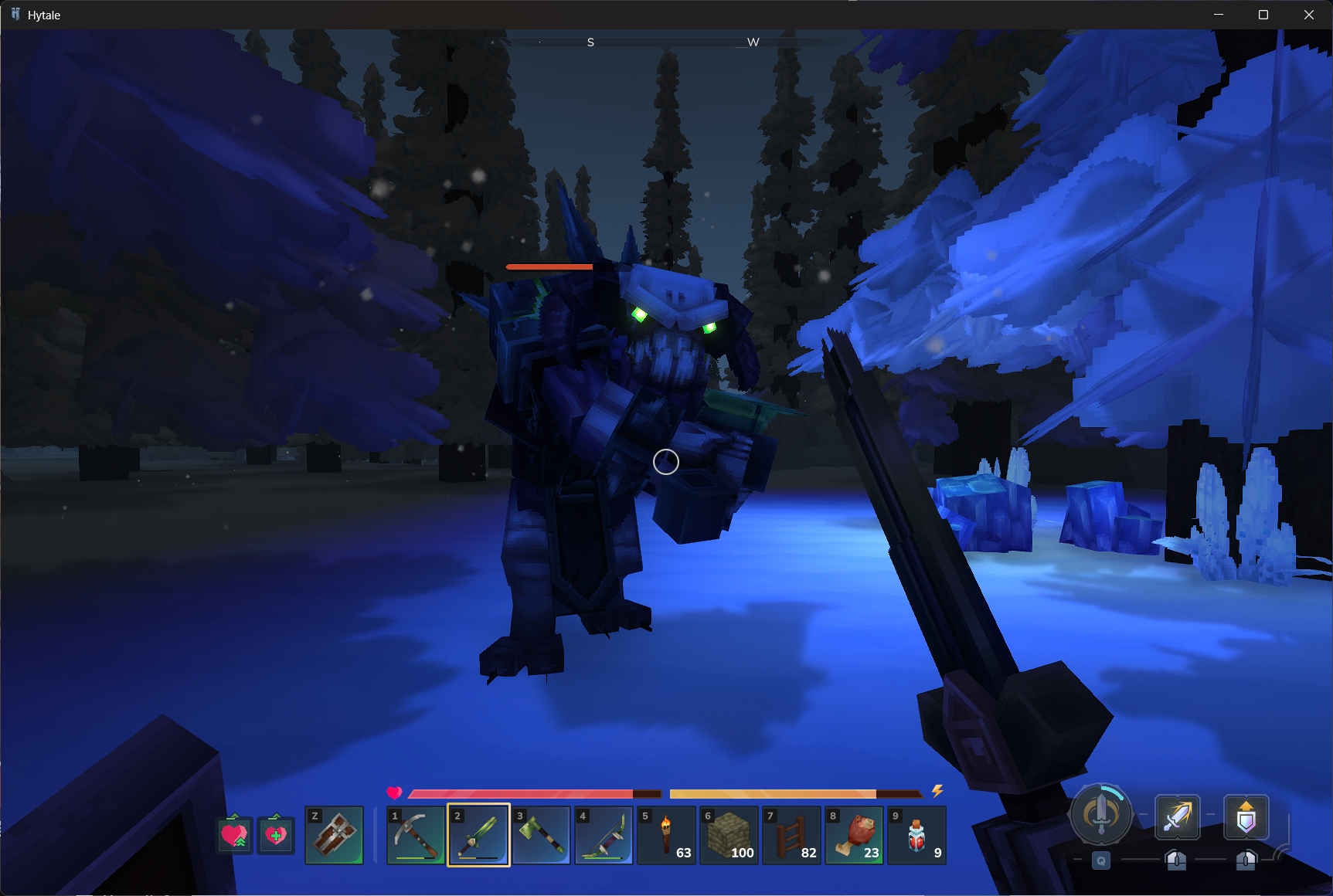Click the sword slash attack icon
This screenshot has height=896, width=1333.
[x=1177, y=817]
